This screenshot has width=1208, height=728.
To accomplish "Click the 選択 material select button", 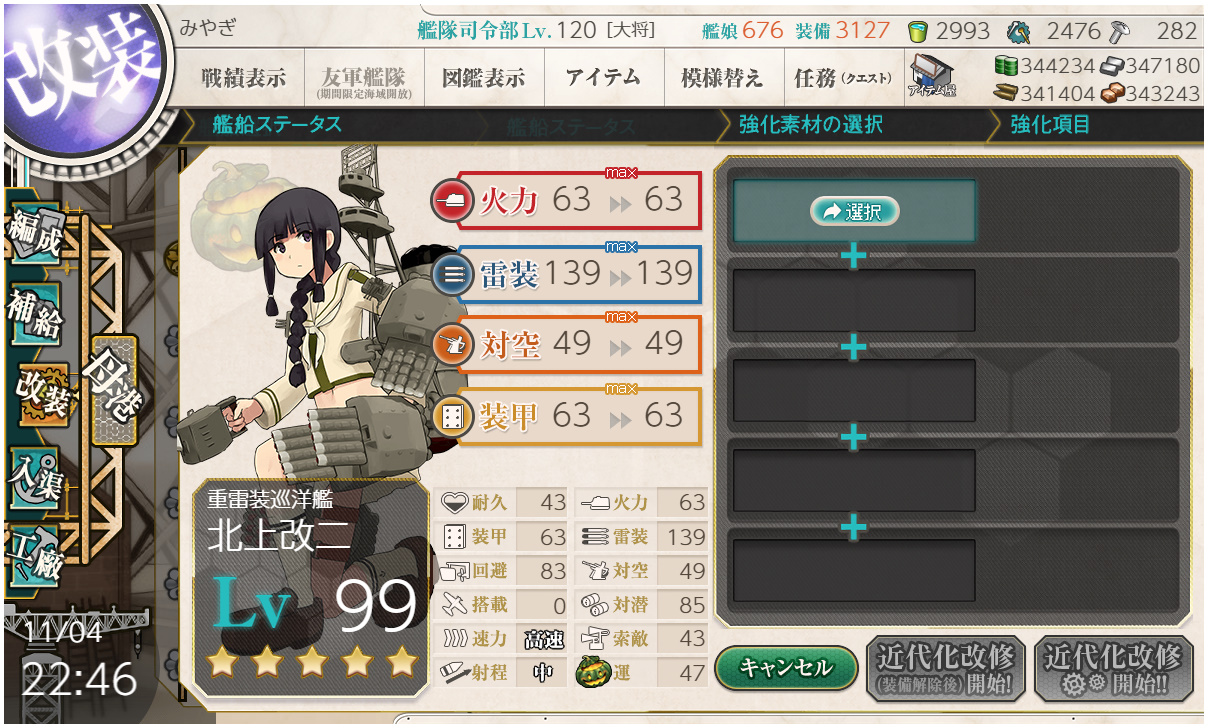I will point(855,211).
